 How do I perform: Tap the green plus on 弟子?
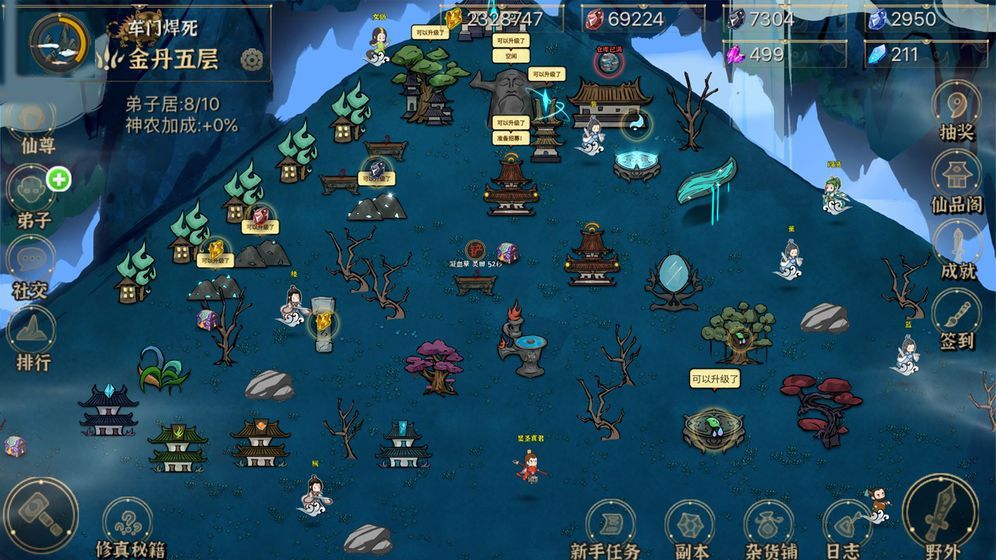[59, 180]
